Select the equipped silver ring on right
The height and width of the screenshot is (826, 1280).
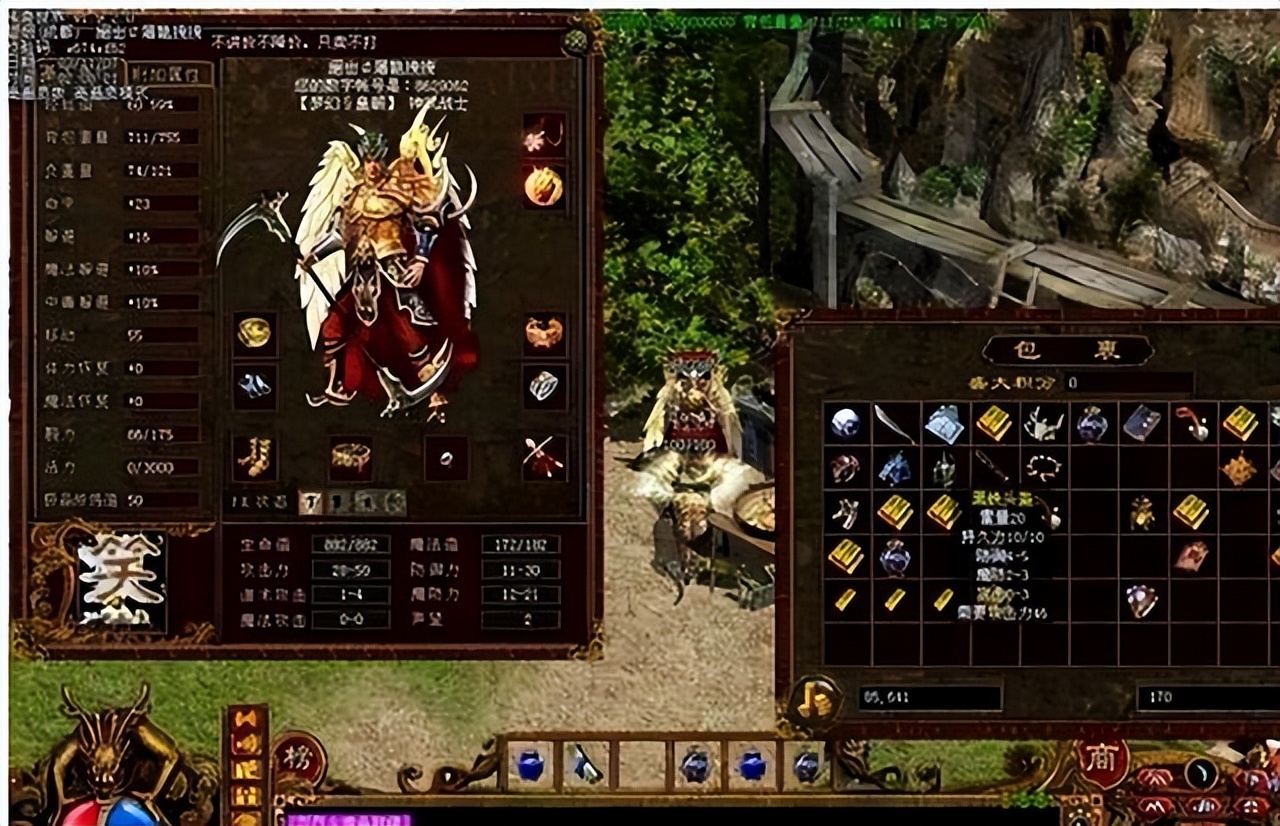544,385
